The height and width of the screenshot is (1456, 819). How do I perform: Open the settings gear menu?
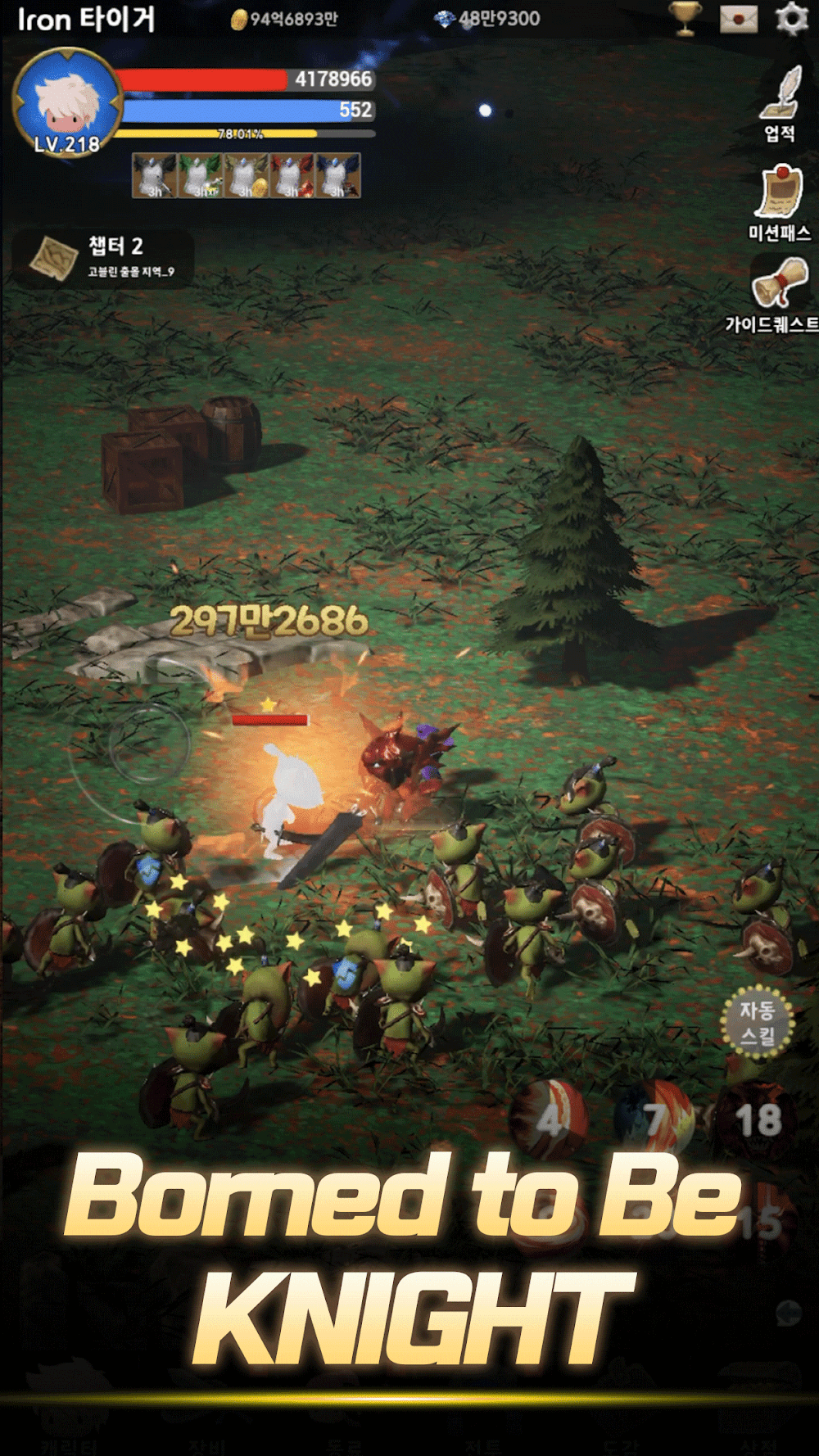coord(791,18)
